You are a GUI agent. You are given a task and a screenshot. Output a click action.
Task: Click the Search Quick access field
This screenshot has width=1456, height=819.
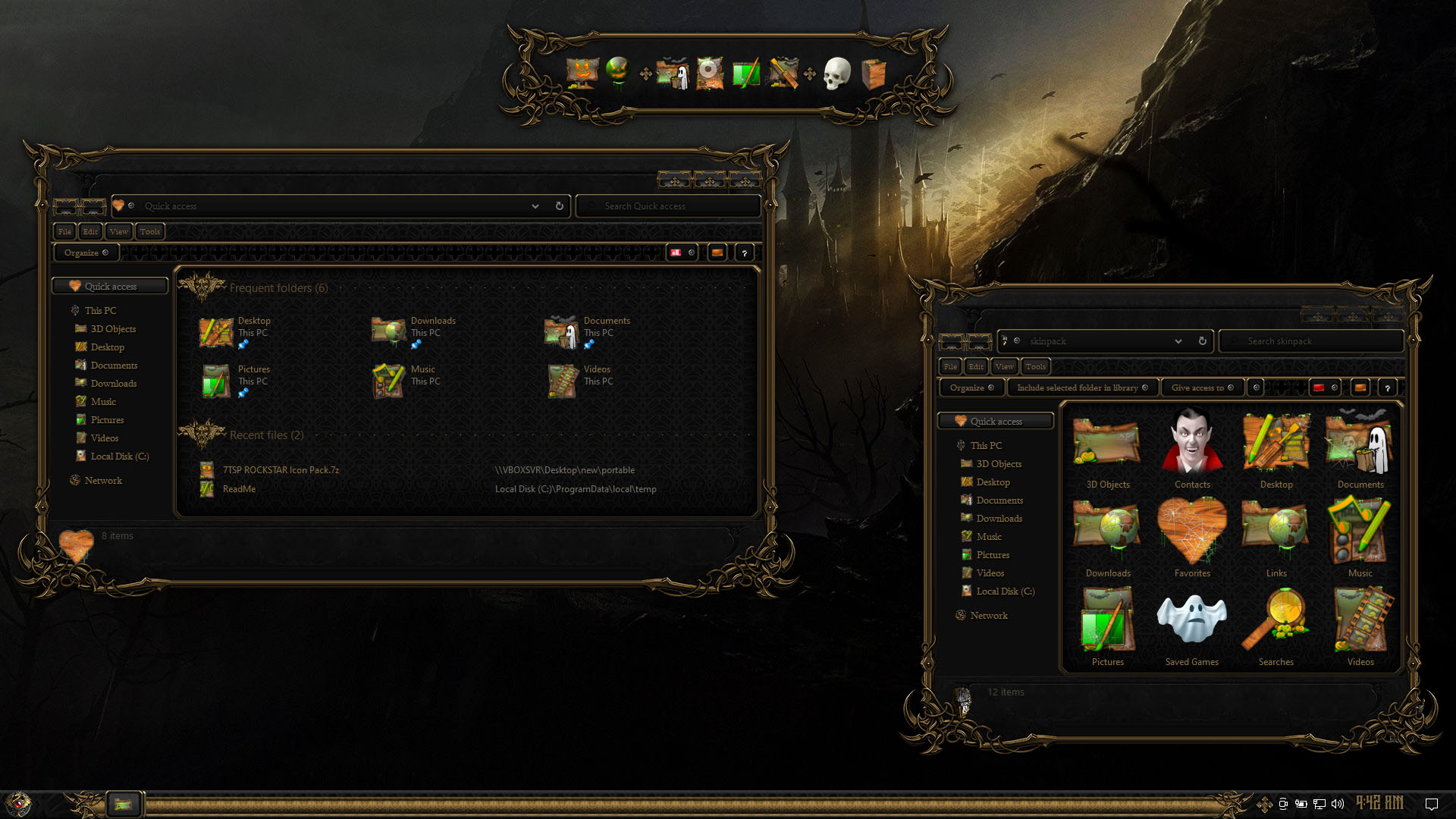[667, 206]
